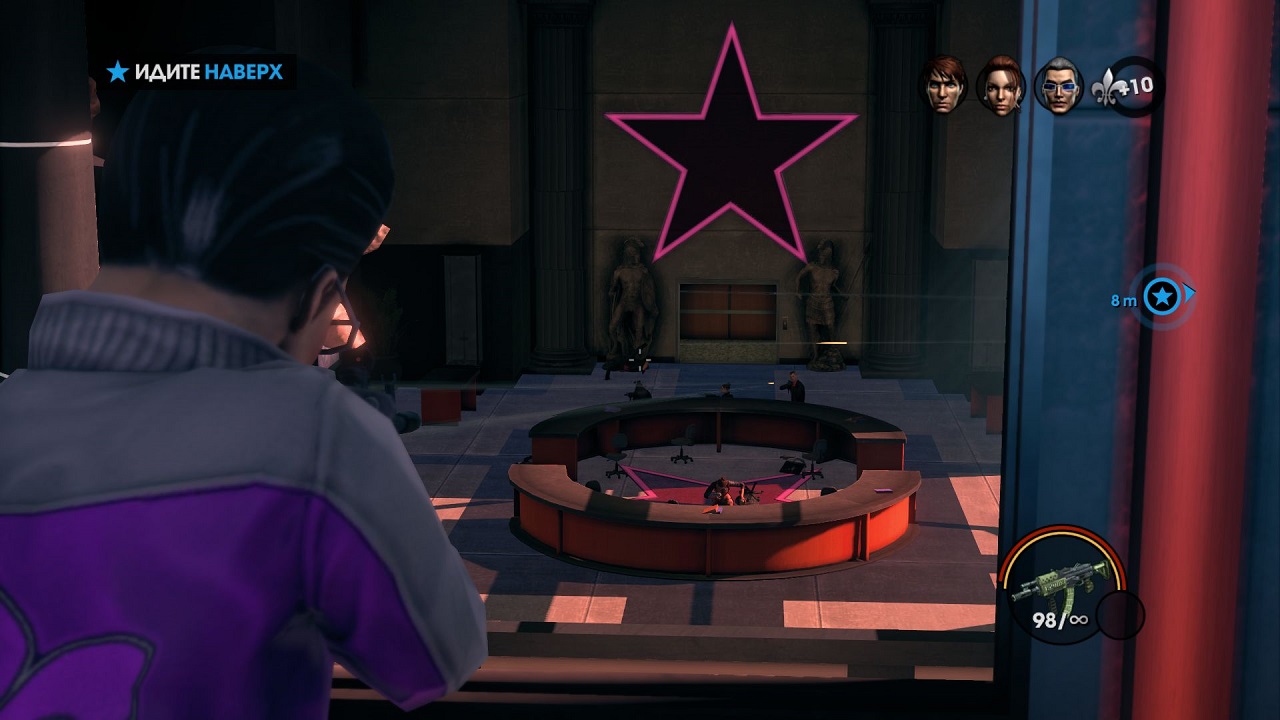Image resolution: width=1280 pixels, height=720 pixels.
Task: Click the empty grenade slot circle
Action: coord(1119,615)
